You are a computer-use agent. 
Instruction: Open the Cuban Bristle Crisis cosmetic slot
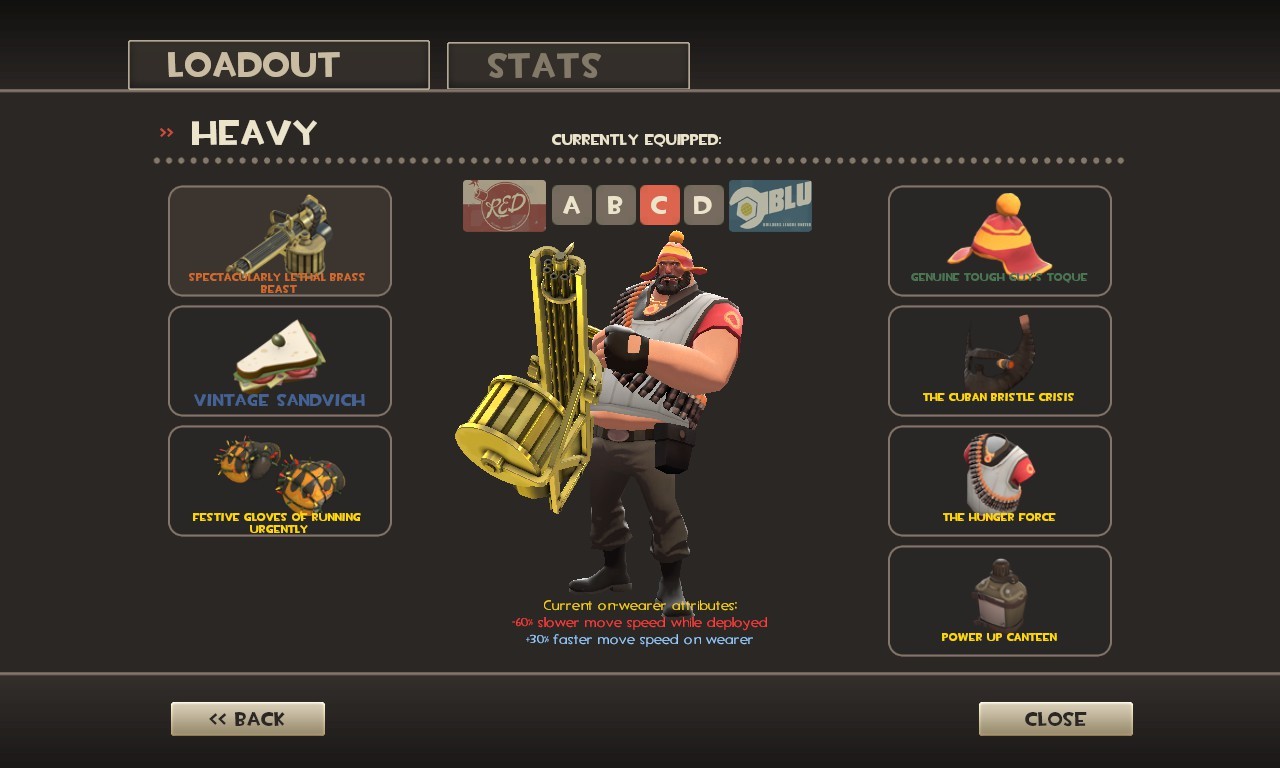[999, 361]
